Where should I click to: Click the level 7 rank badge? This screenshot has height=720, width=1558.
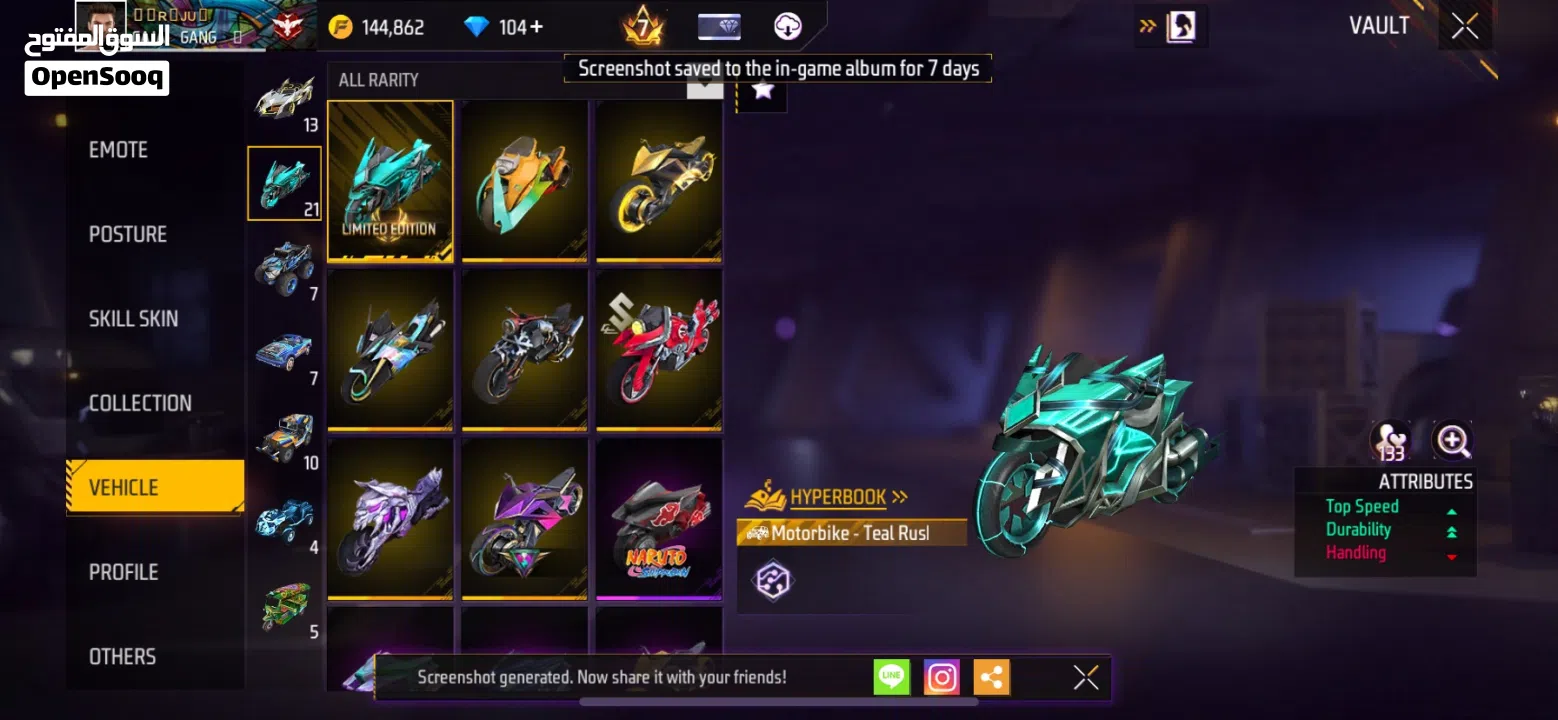642,26
